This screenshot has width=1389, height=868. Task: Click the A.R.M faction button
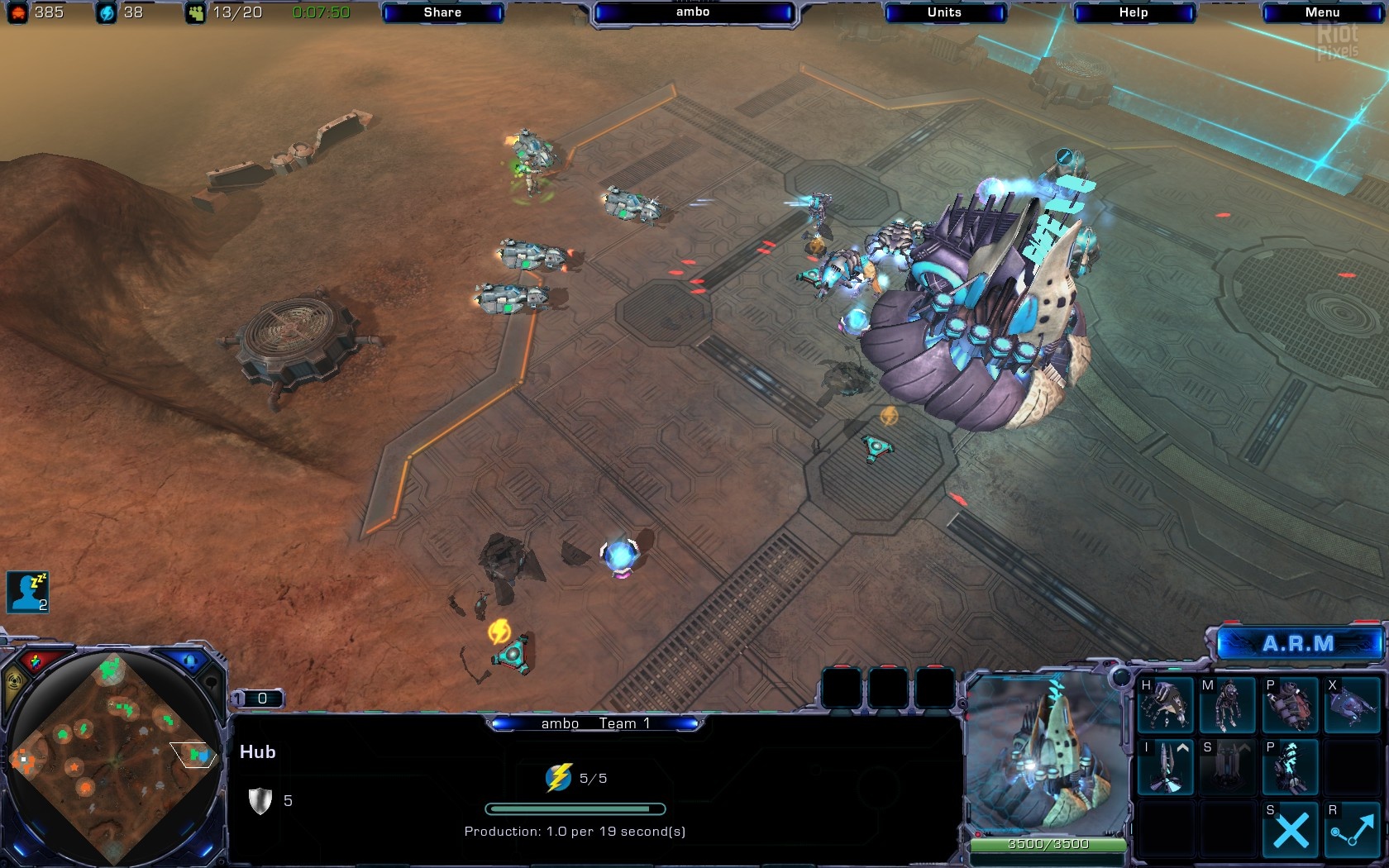coord(1297,644)
